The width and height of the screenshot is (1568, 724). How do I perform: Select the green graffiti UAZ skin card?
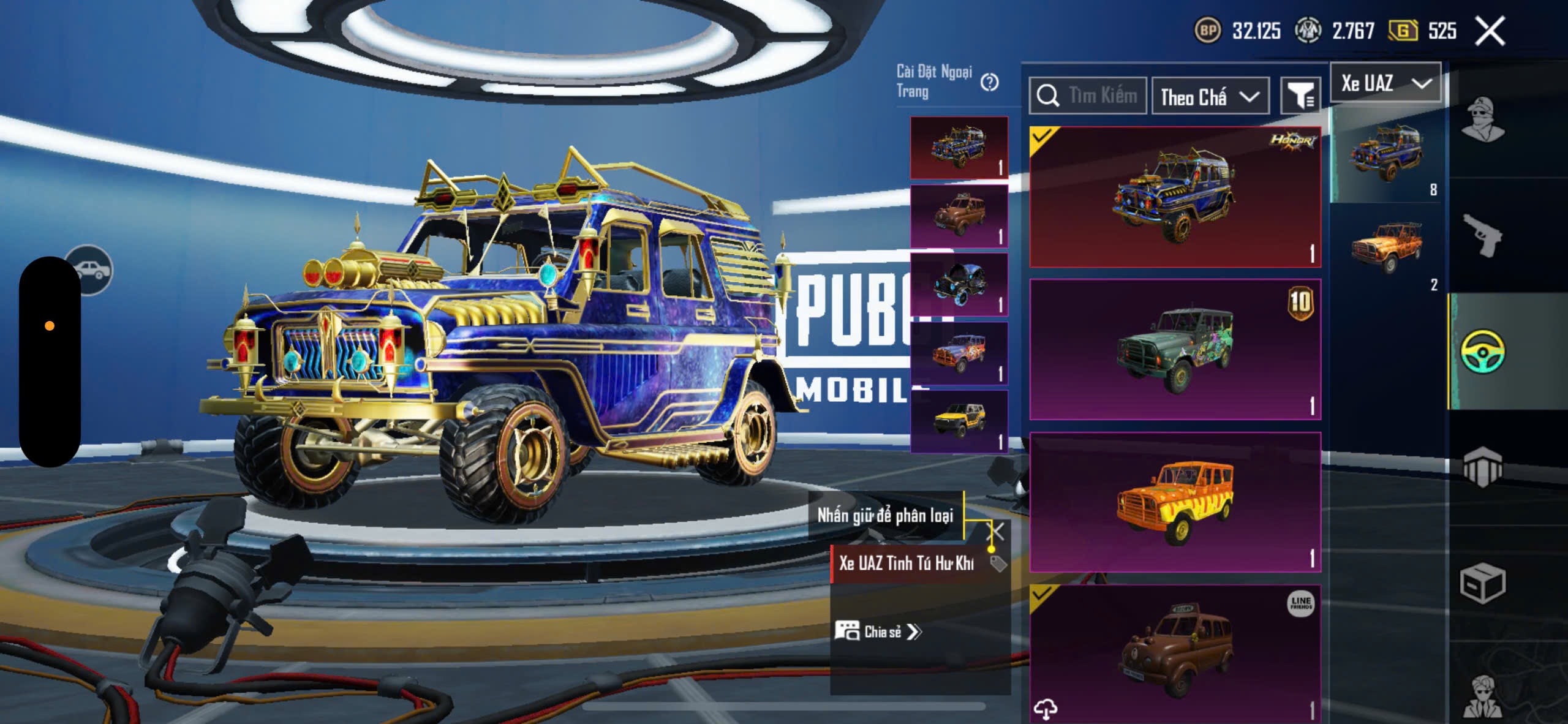coord(1175,349)
